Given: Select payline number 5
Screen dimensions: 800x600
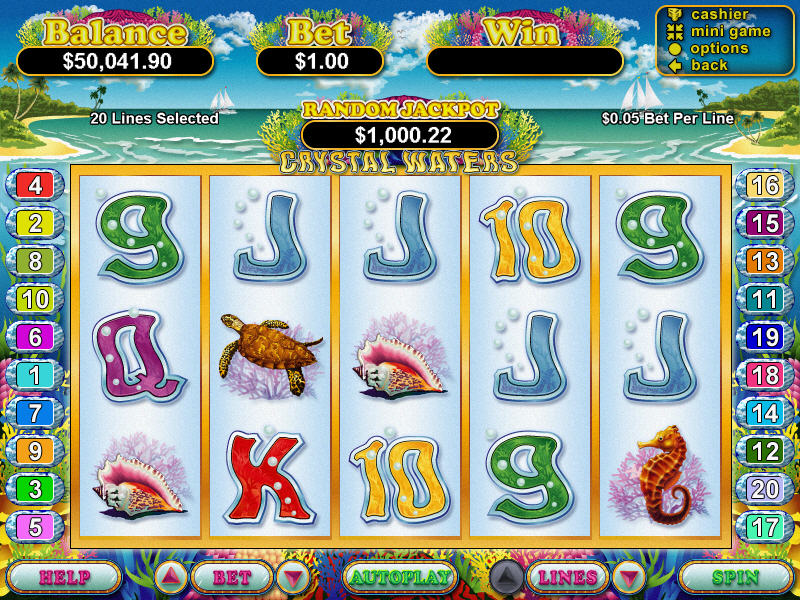Looking at the screenshot, I should (x=35, y=527).
